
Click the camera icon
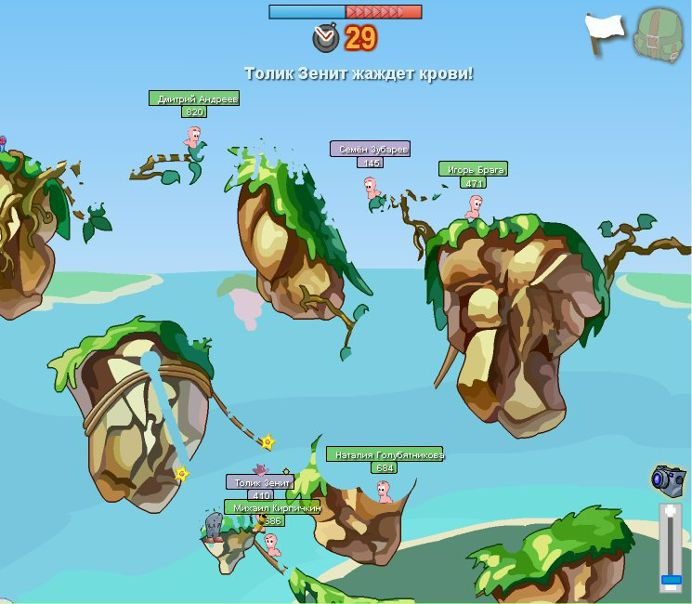[667, 479]
